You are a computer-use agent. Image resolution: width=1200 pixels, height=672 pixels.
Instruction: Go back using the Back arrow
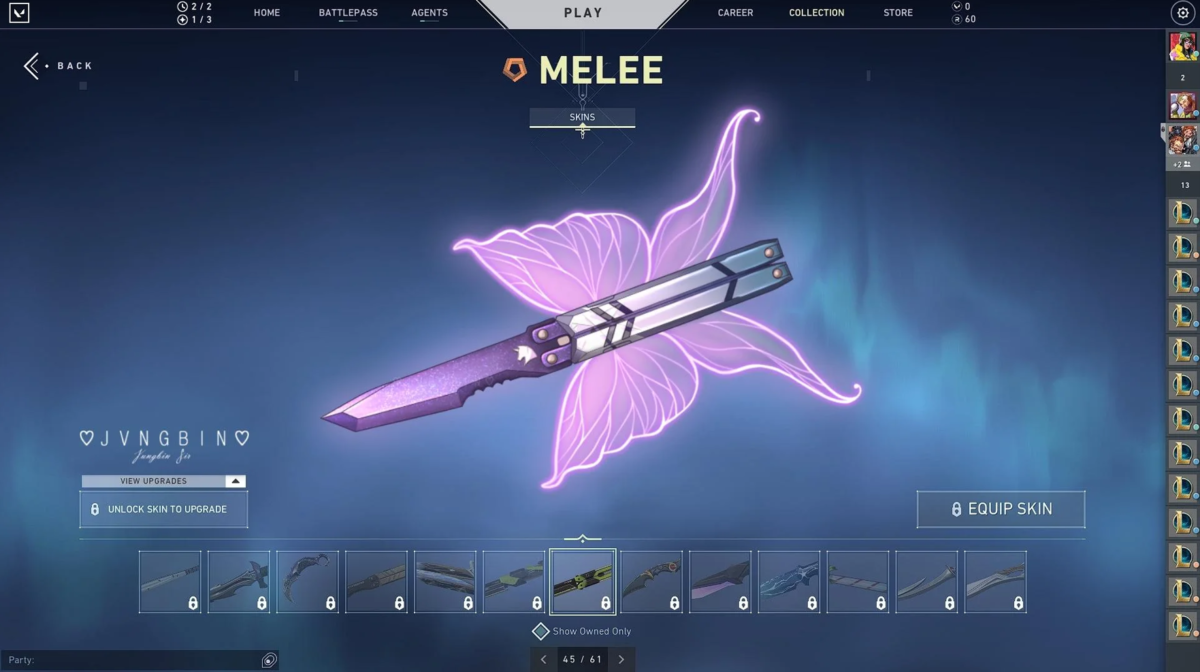[58, 66]
